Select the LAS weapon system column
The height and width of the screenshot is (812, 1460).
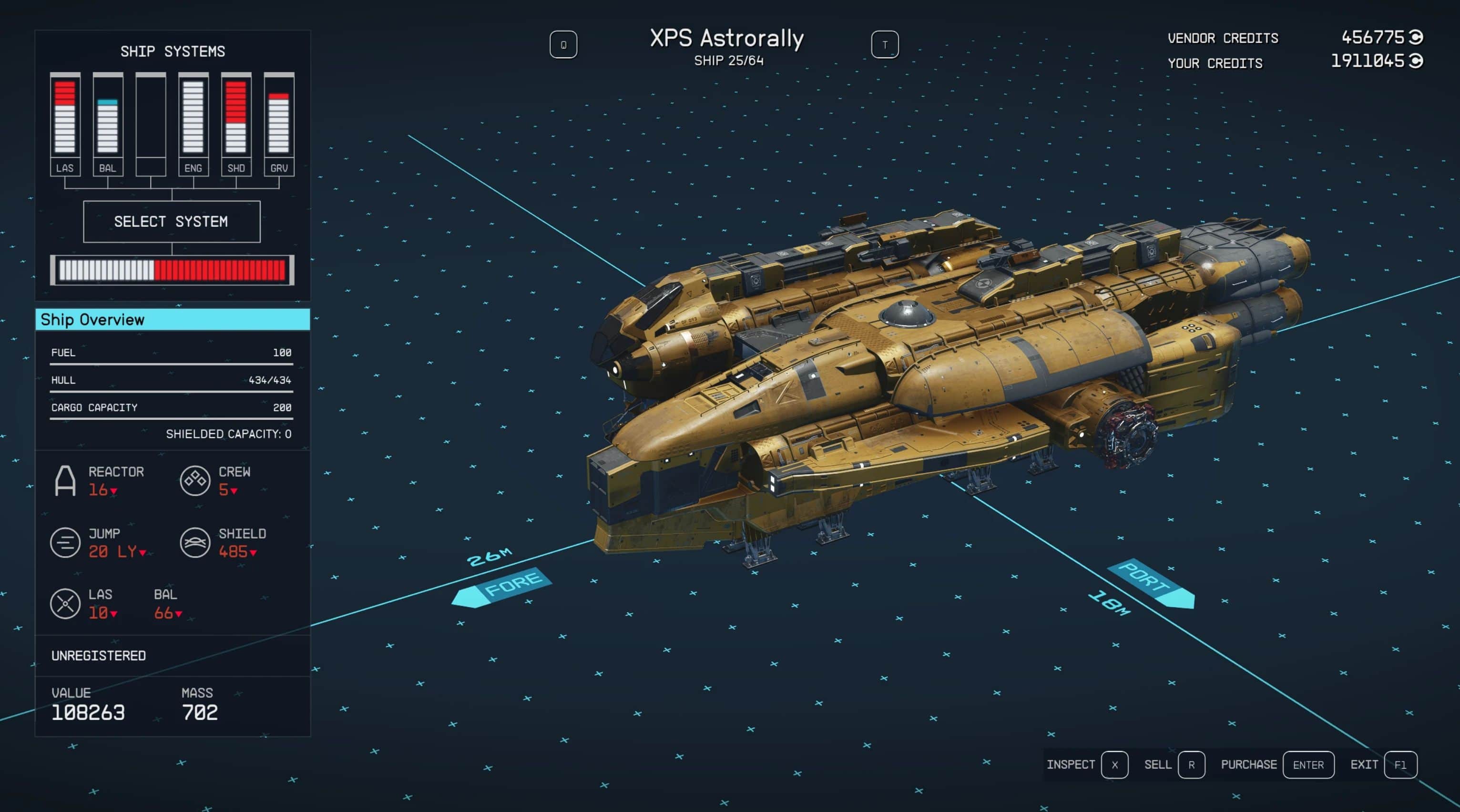pos(65,124)
